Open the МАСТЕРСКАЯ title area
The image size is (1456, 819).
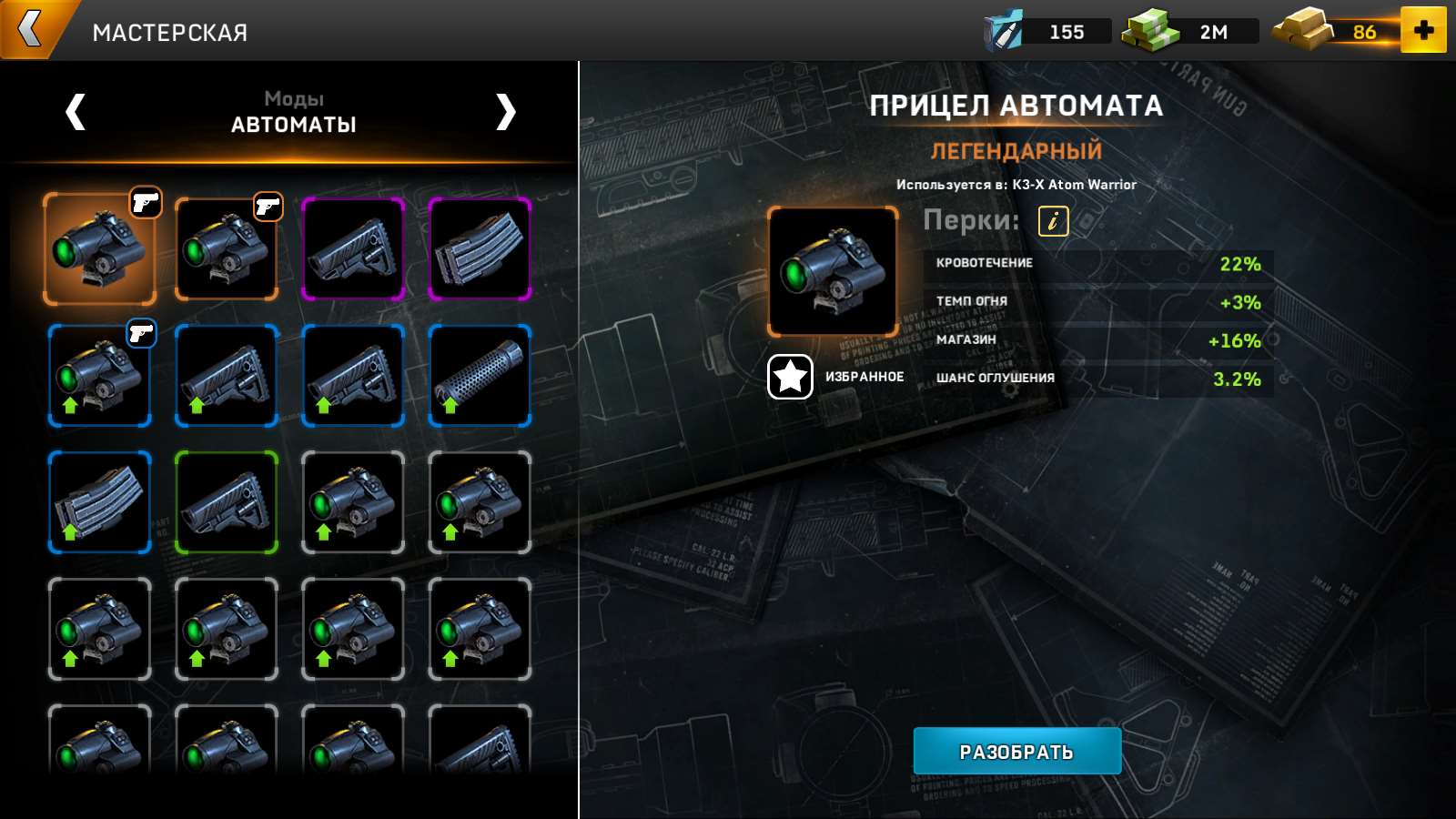pos(170,30)
